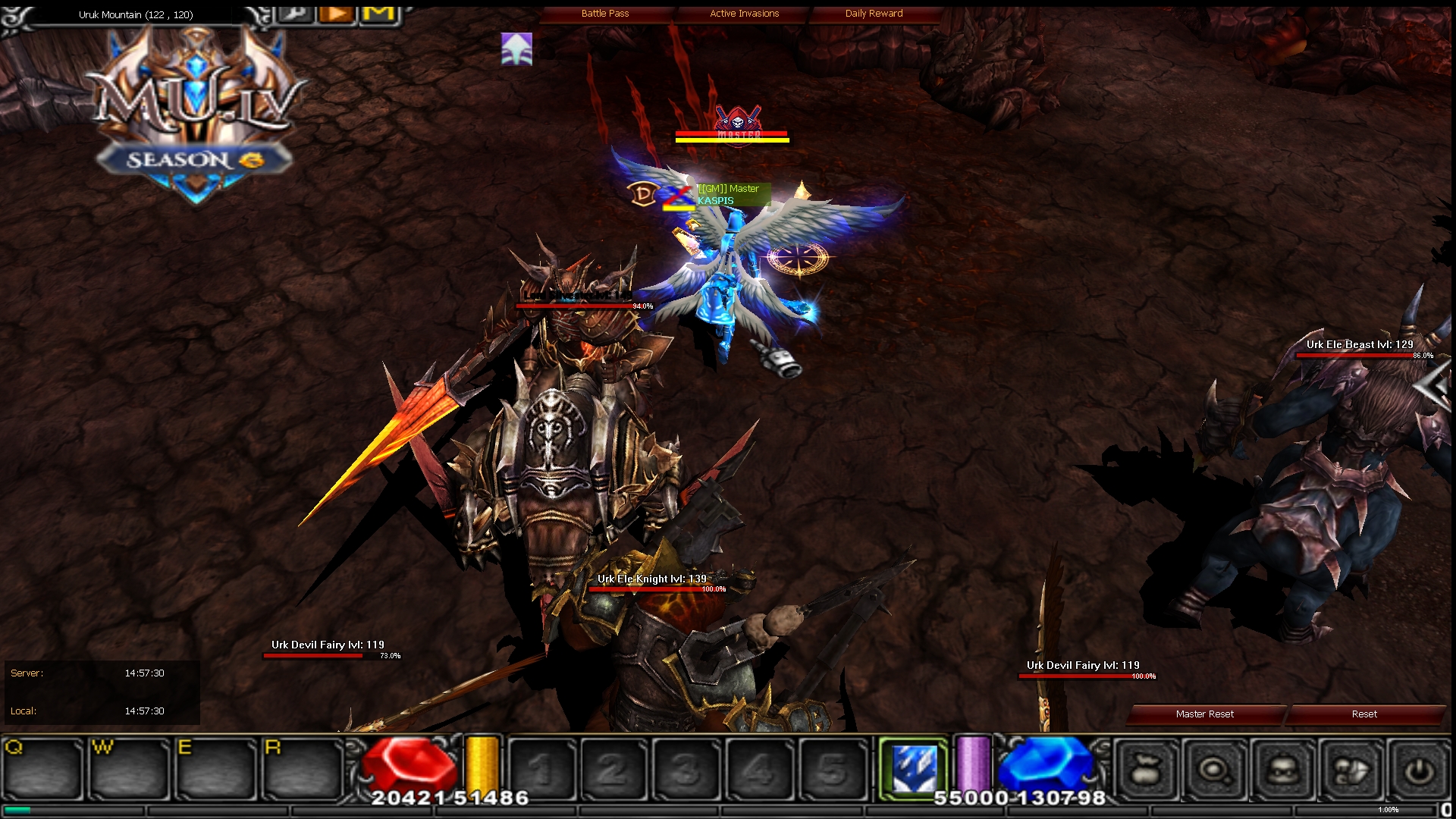Click the party/community icon beside character info

click(x=1352, y=767)
